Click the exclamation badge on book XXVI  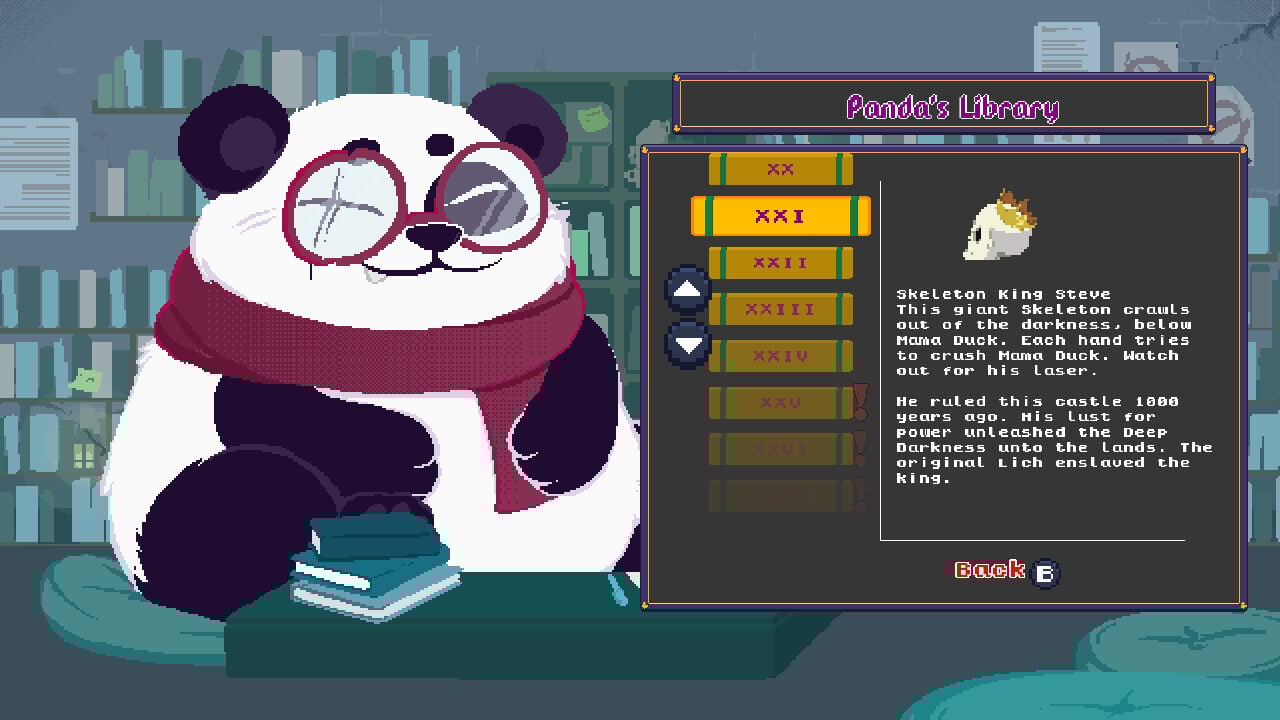tap(858, 448)
